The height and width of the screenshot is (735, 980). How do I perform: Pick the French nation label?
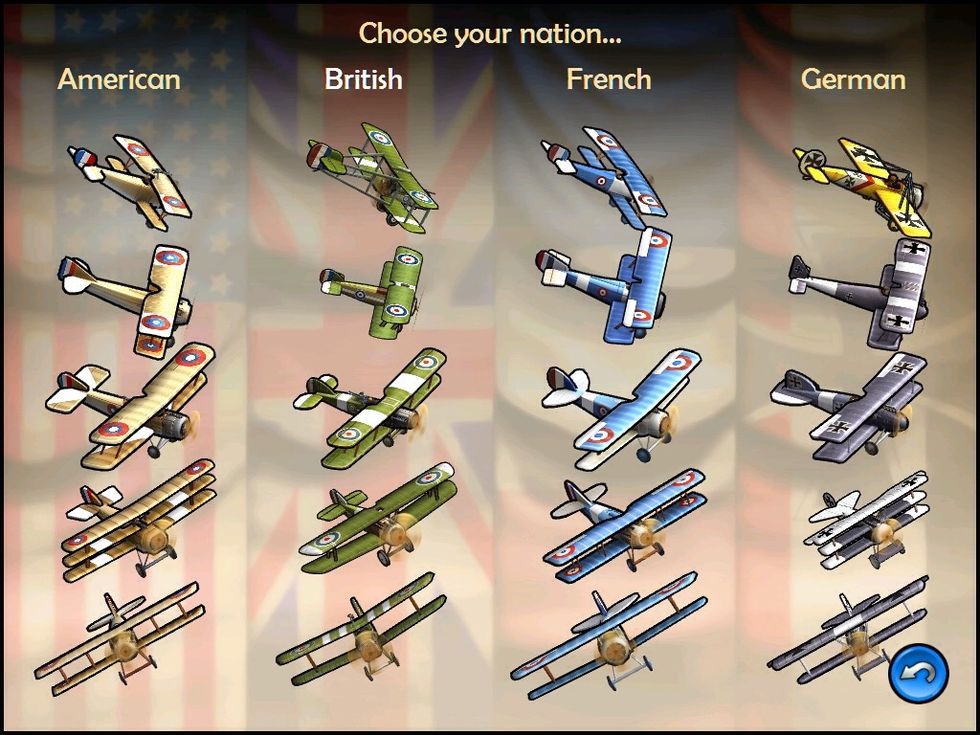click(x=608, y=80)
